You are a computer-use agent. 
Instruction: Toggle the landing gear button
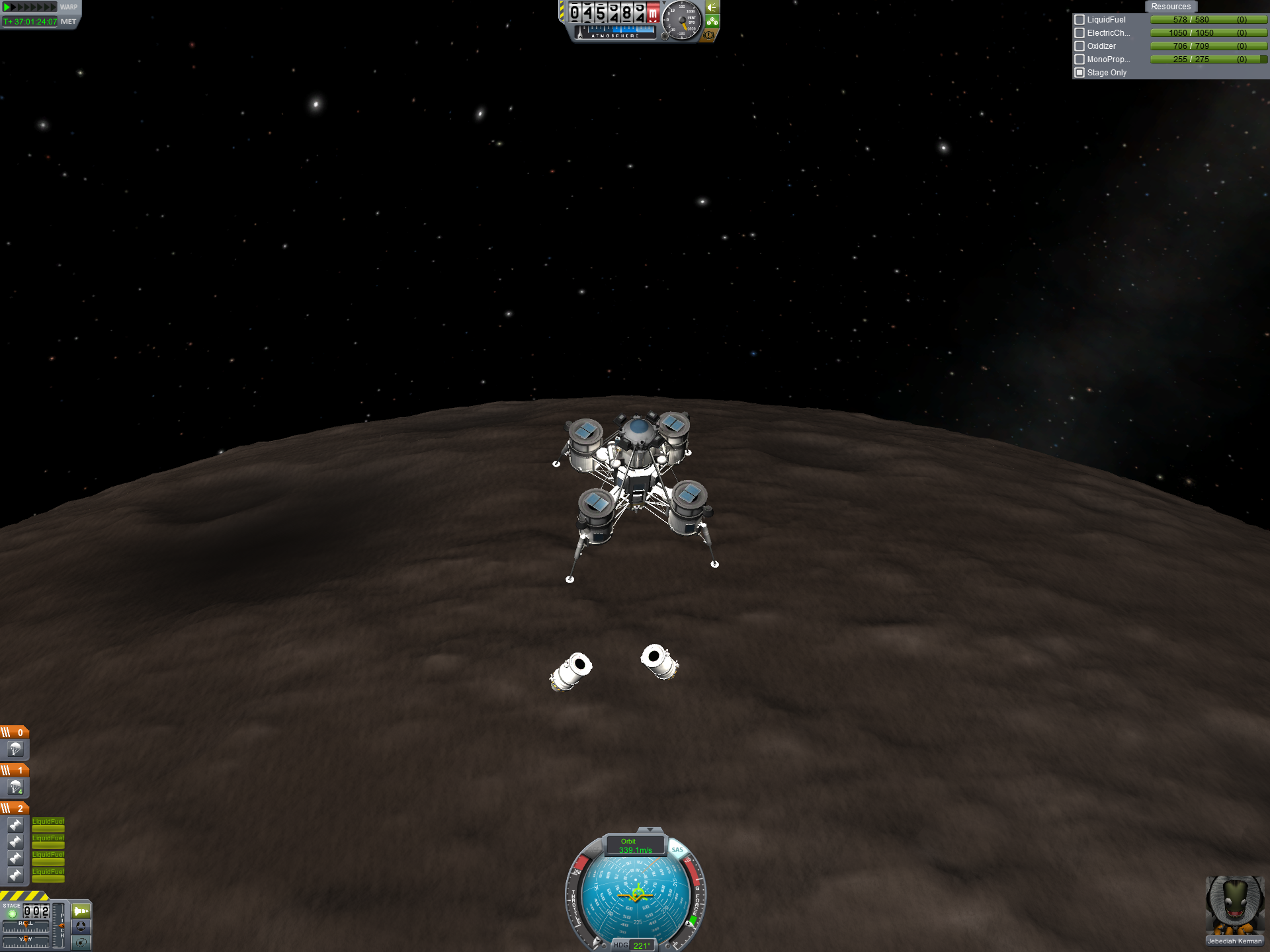pos(712,21)
